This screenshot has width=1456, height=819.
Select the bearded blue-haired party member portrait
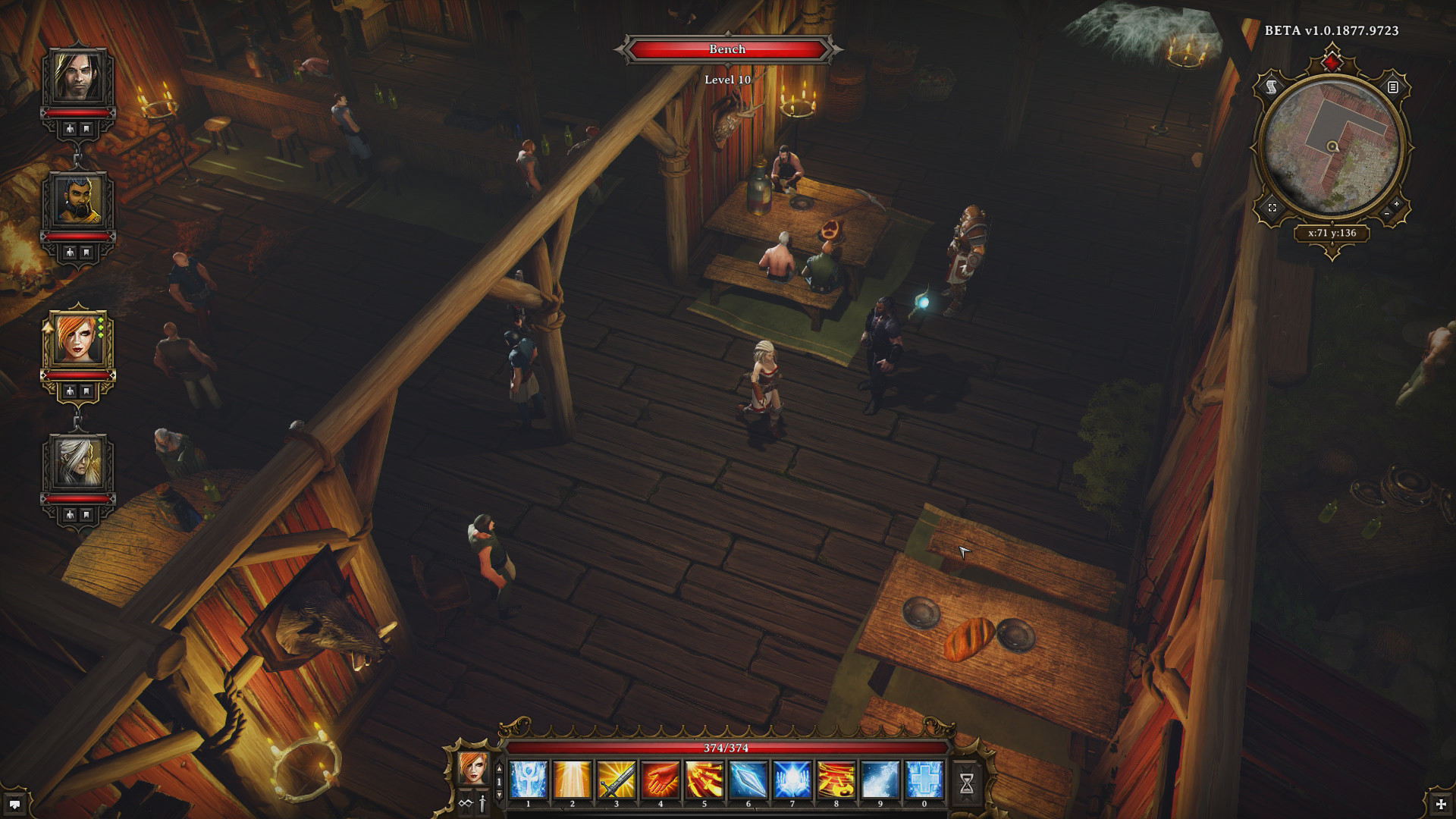78,201
